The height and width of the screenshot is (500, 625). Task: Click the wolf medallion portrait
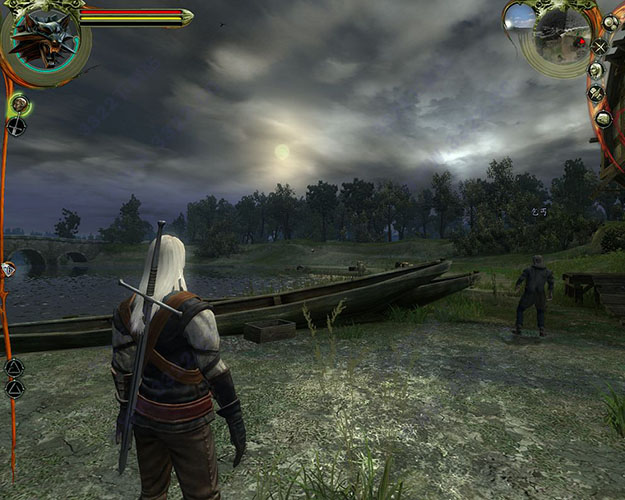pos(44,42)
